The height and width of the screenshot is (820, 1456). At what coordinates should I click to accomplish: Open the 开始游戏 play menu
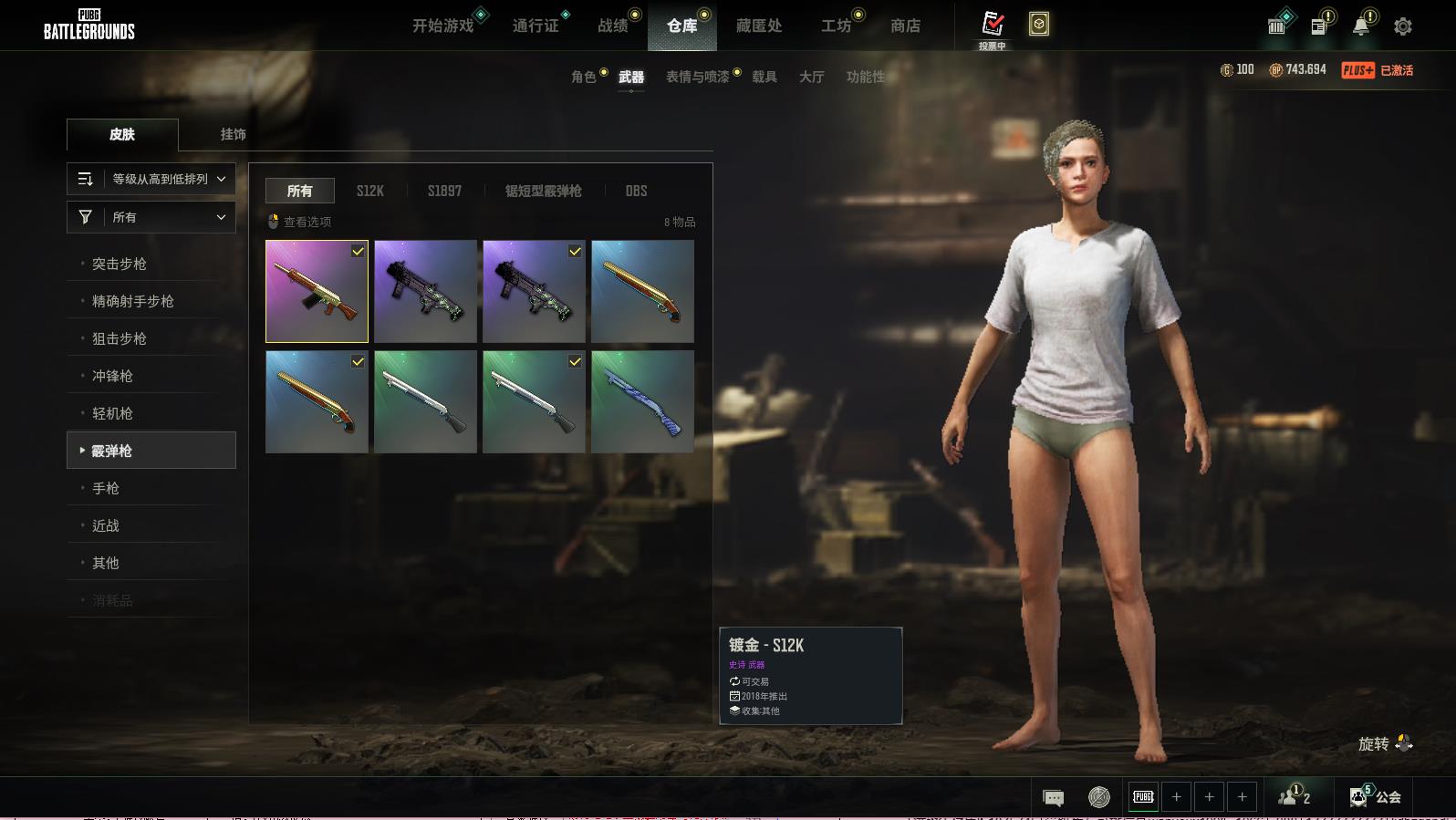coord(443,26)
